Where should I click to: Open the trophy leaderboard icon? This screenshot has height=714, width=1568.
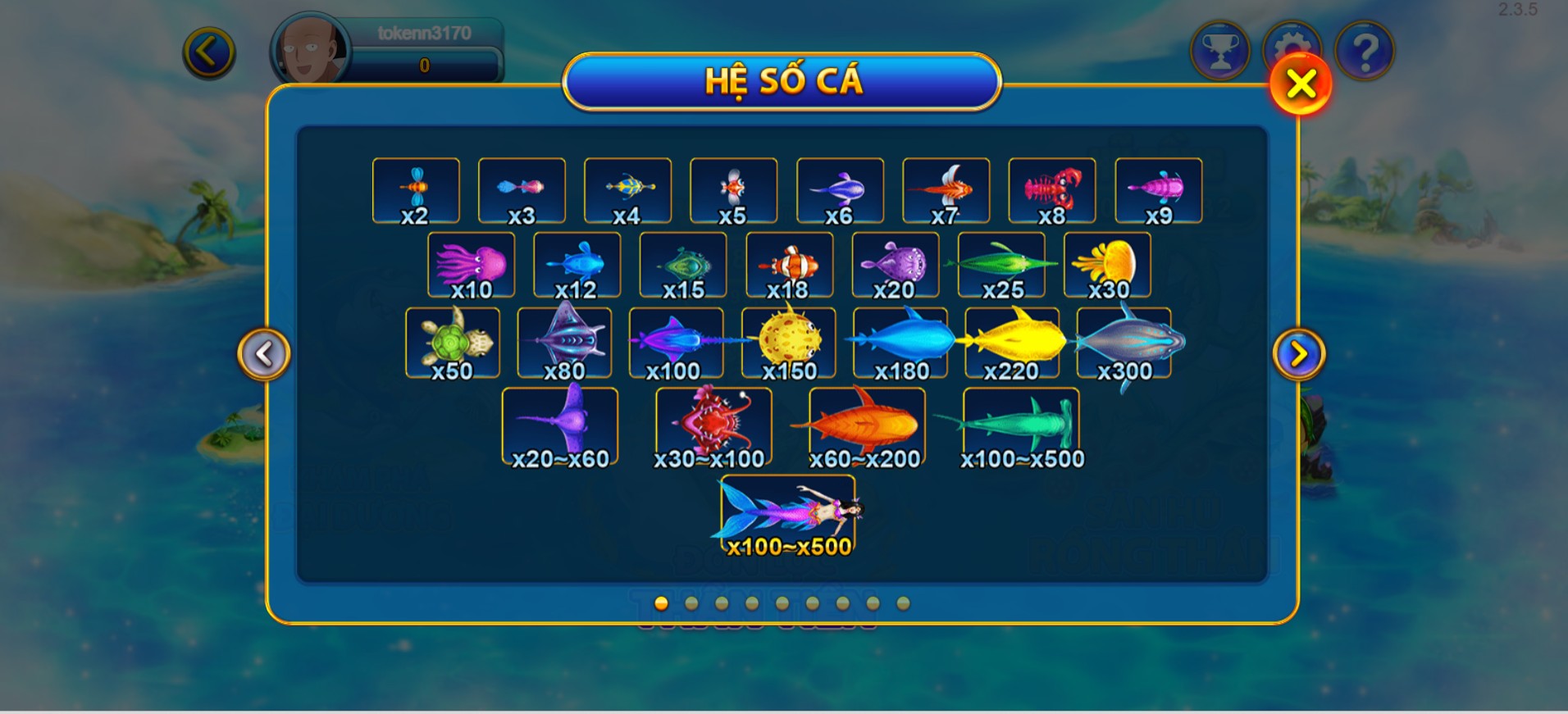(x=1219, y=52)
